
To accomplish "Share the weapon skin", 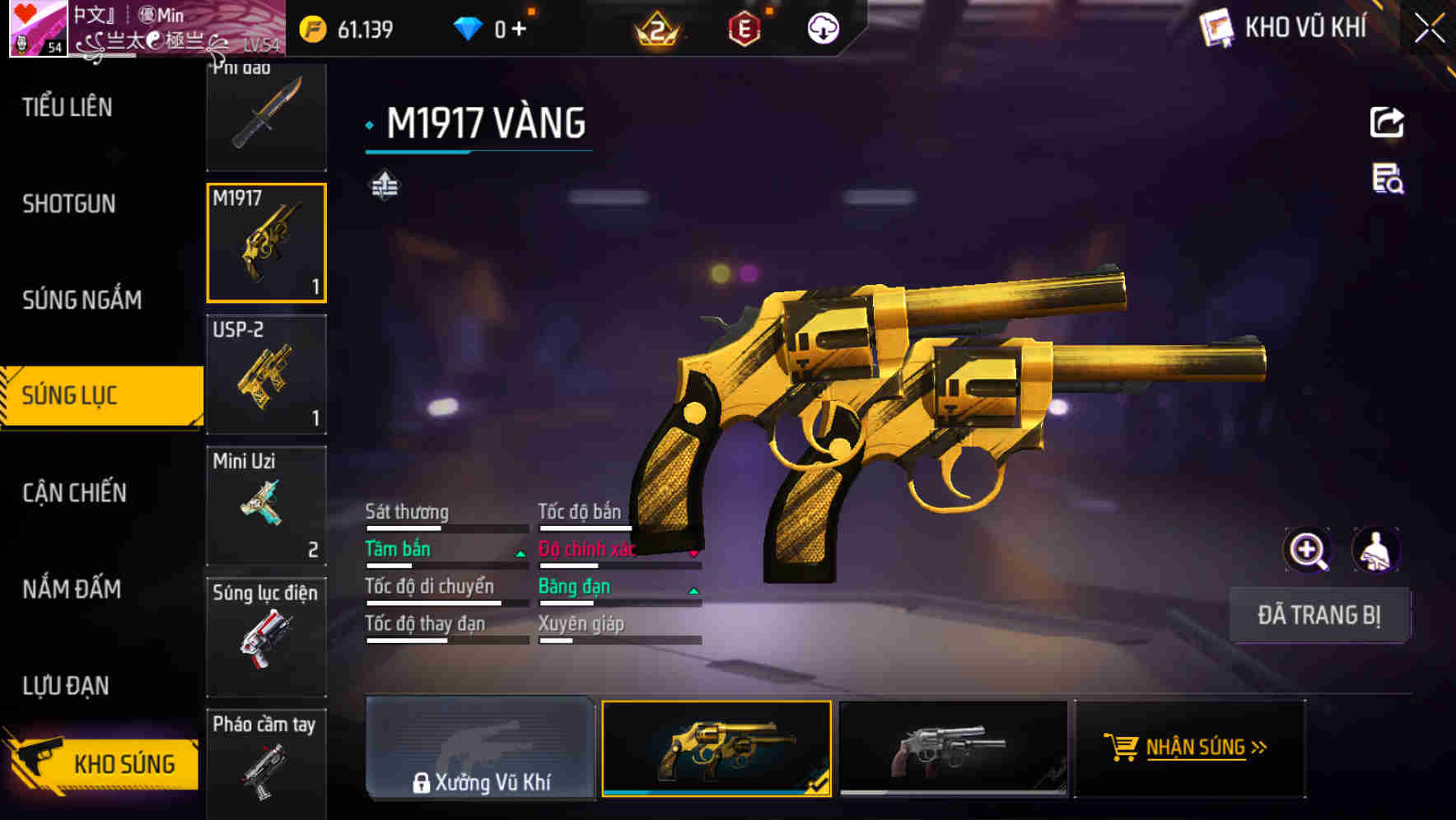I will [1387, 123].
